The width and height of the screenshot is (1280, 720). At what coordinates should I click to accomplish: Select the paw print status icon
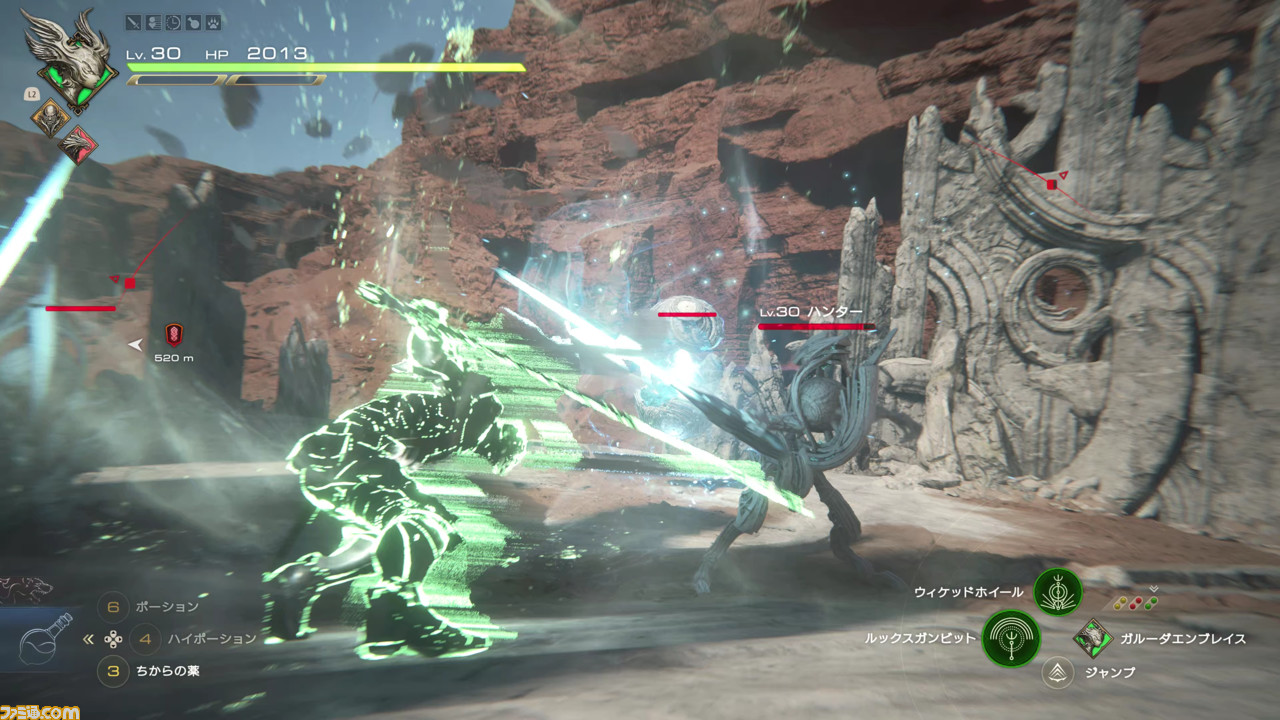click(x=213, y=22)
